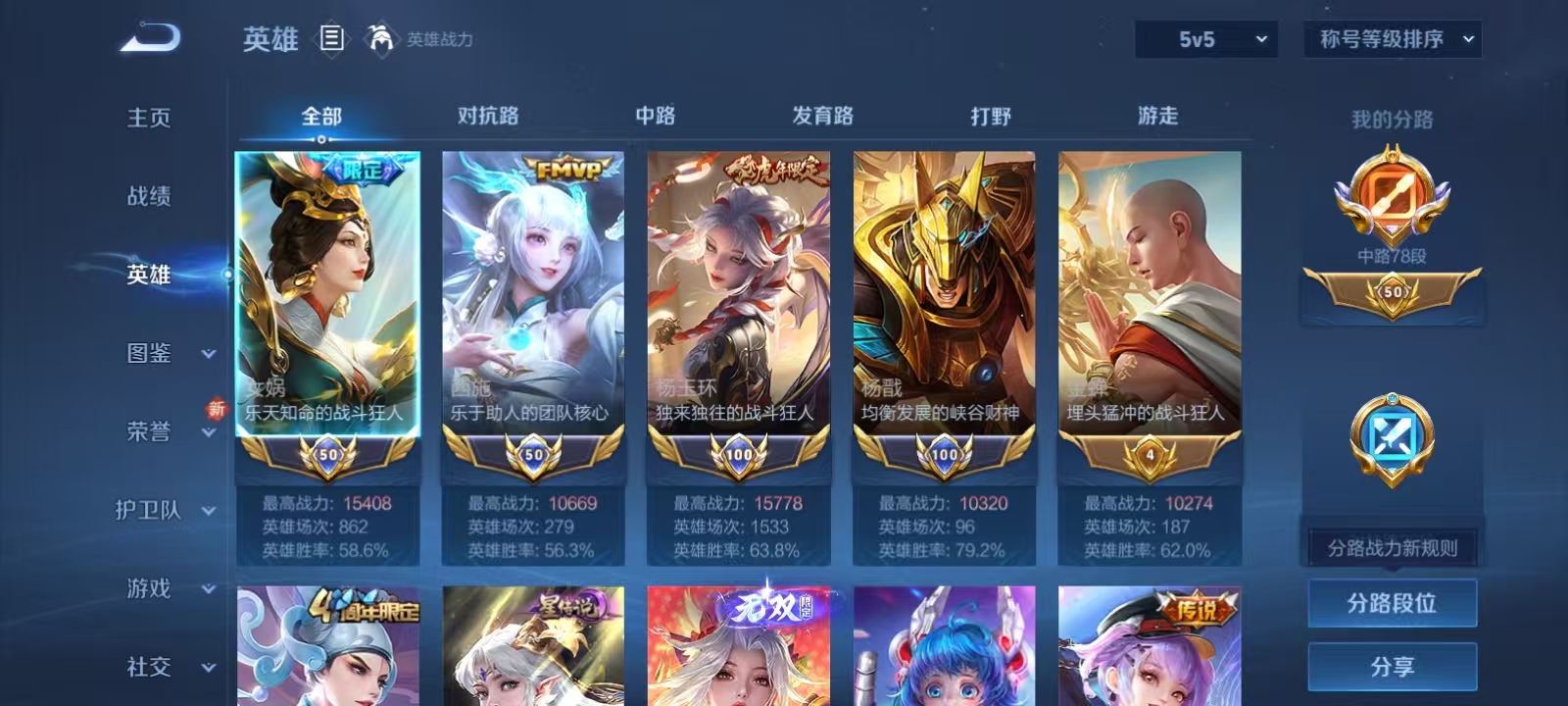Click the game logo in the top-left corner

click(147, 36)
